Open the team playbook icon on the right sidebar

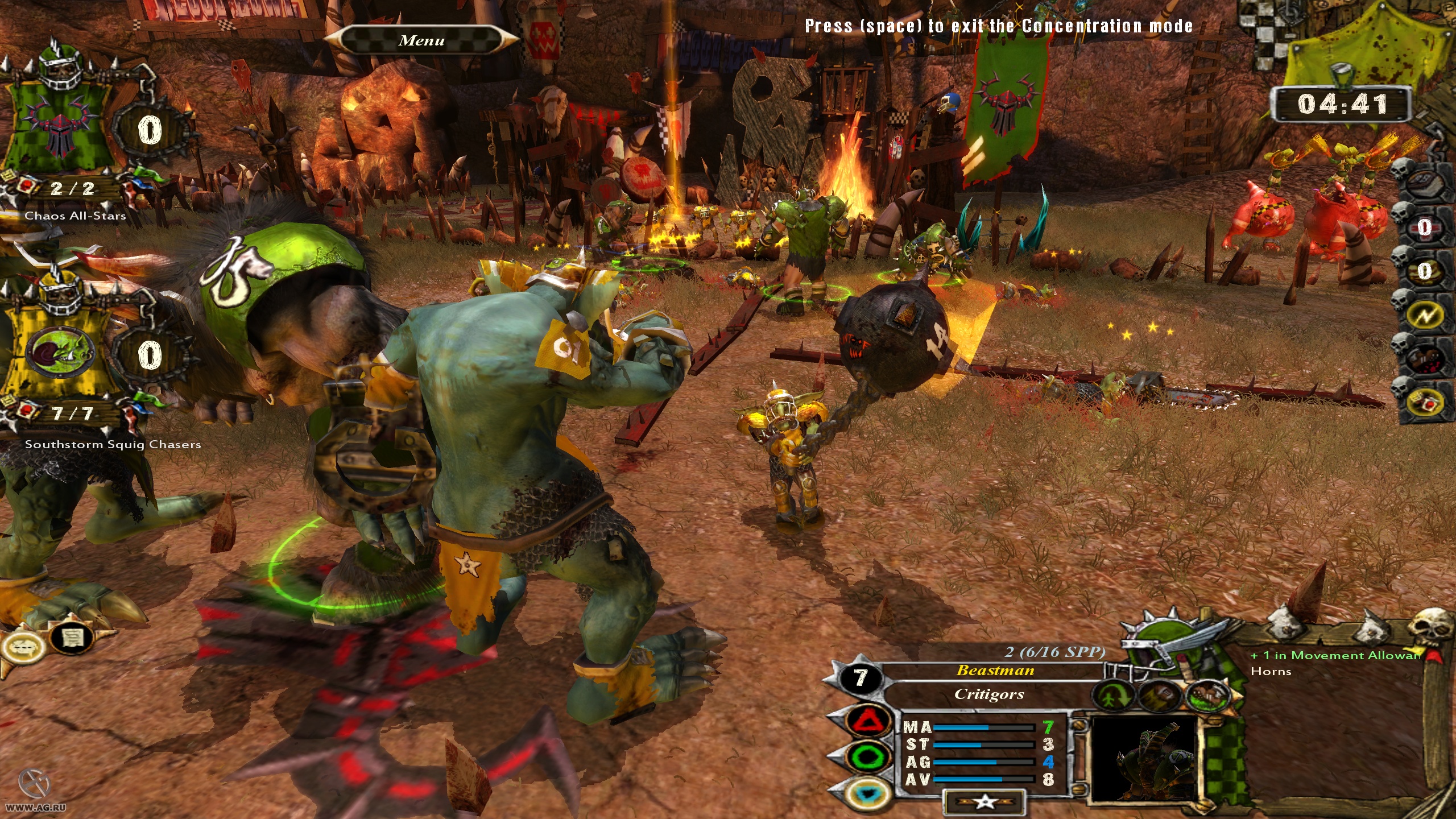coord(1425,181)
